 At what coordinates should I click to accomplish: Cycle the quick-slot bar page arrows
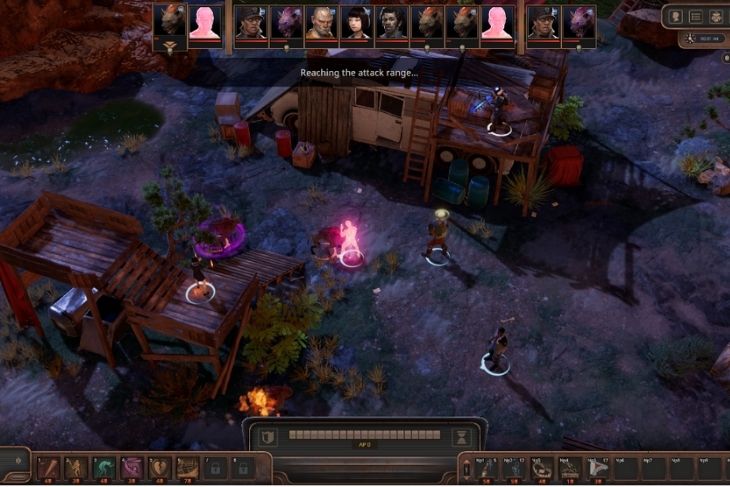(x=467, y=467)
